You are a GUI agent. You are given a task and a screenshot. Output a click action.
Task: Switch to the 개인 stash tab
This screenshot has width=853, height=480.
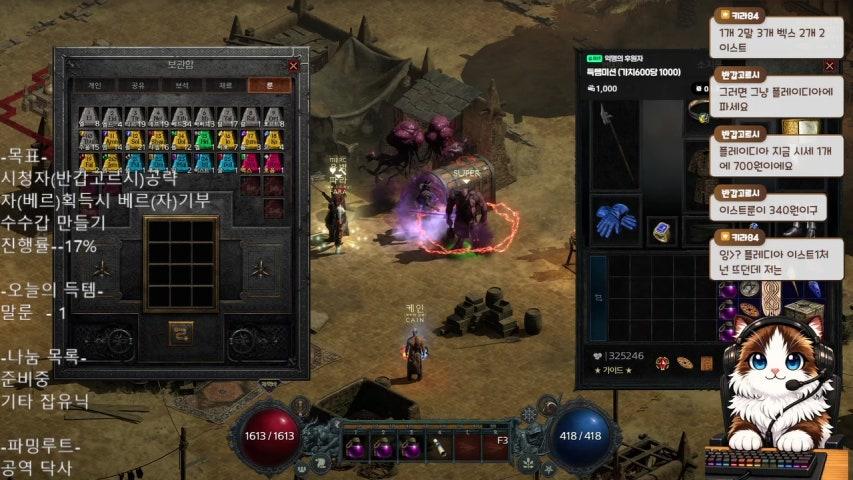click(95, 86)
